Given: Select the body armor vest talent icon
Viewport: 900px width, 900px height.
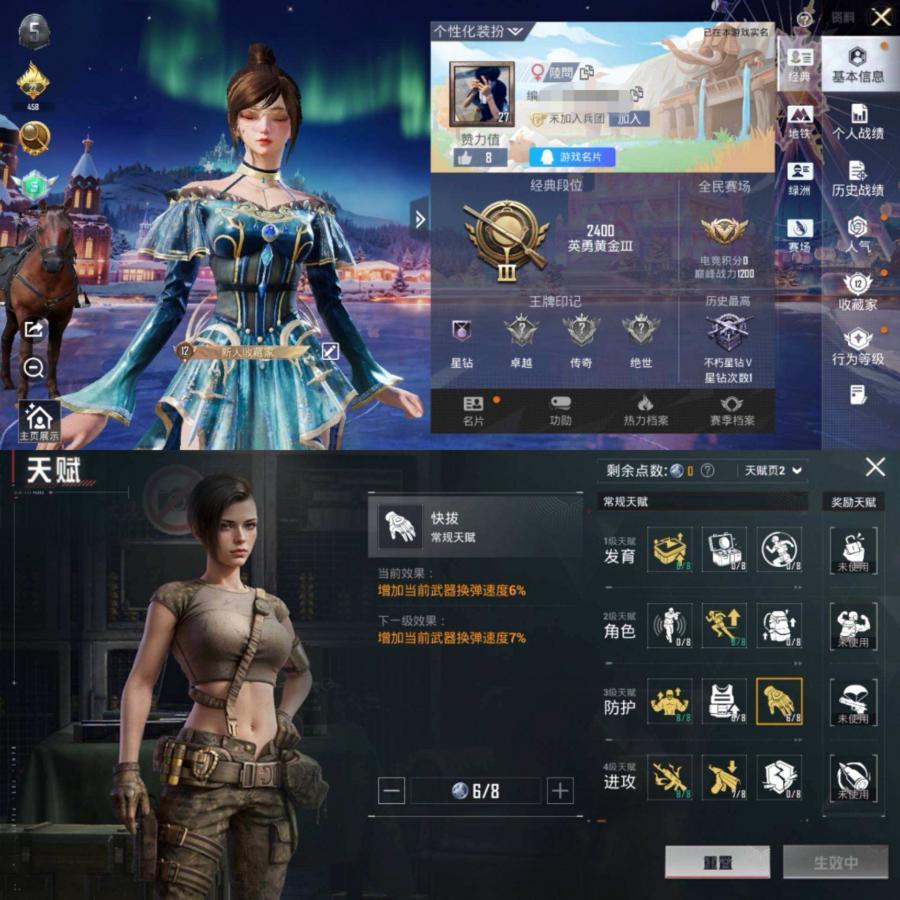Looking at the screenshot, I should [x=724, y=702].
